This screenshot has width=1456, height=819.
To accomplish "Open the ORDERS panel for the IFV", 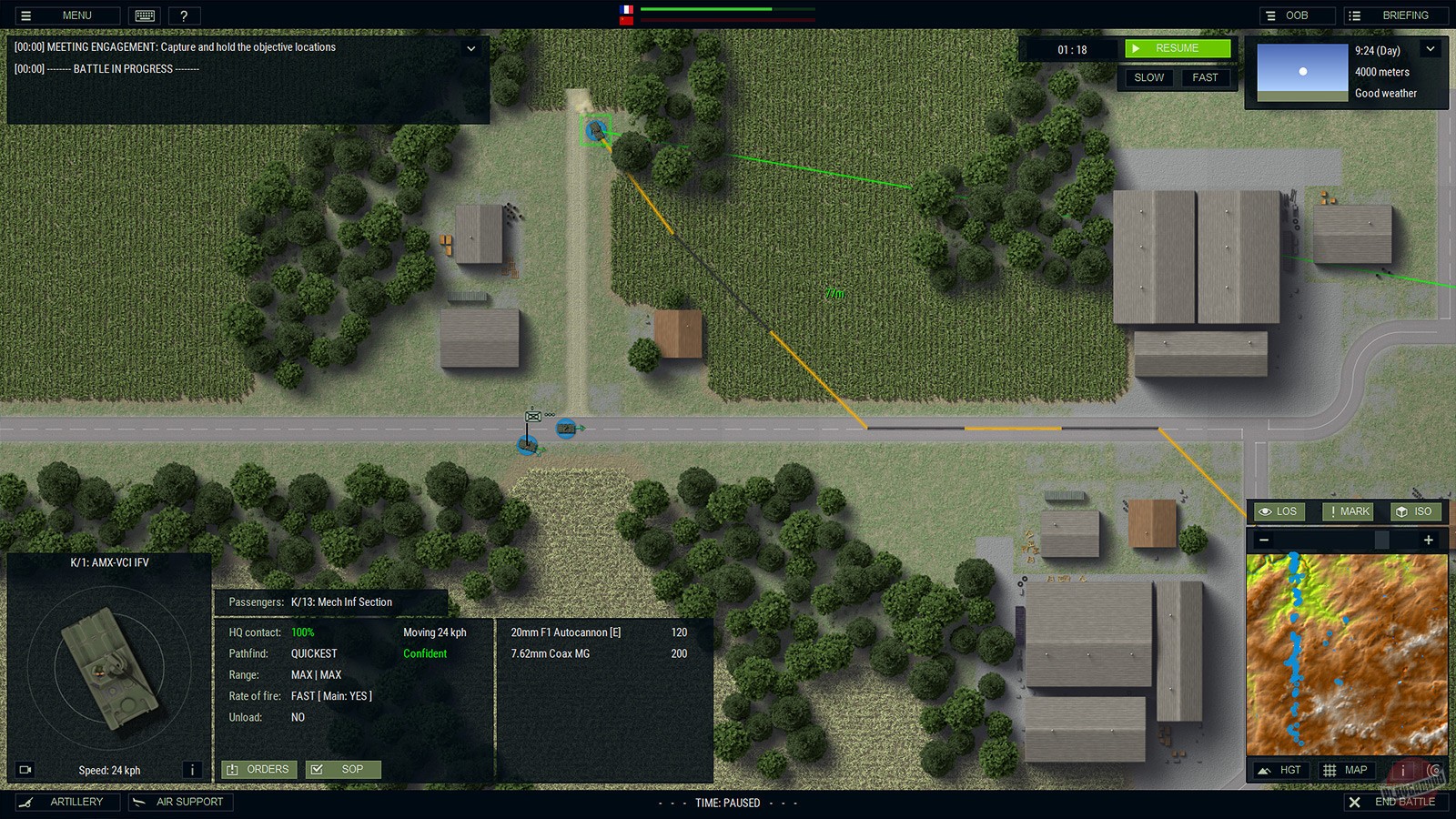I will [259, 769].
